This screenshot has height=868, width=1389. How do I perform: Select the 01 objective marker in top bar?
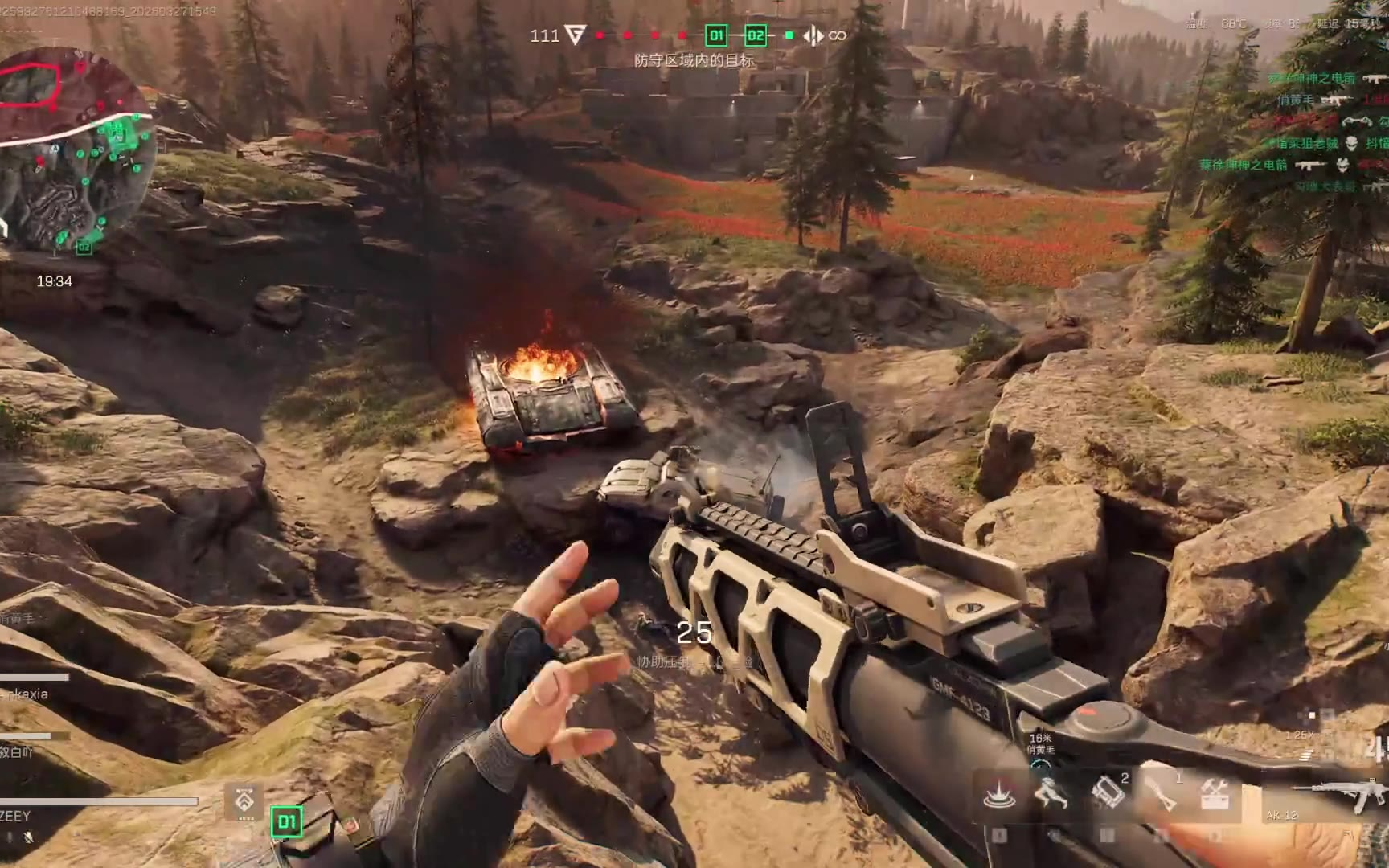tap(715, 35)
